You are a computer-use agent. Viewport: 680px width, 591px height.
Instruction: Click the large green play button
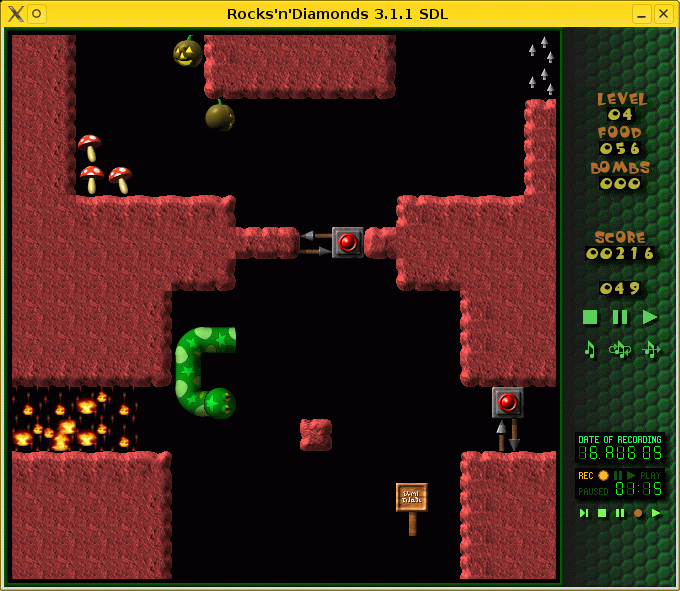(x=650, y=317)
